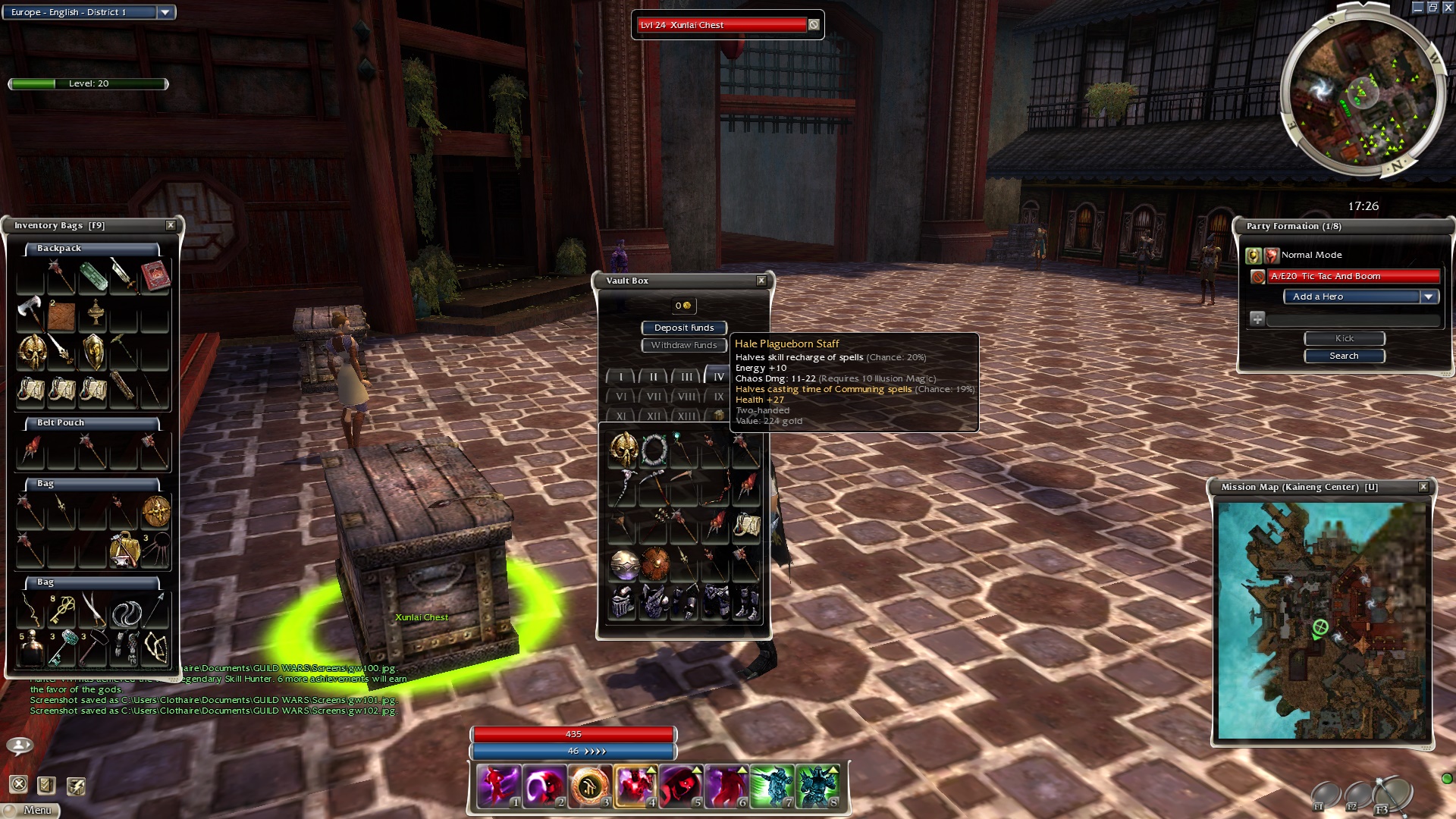The image size is (1456, 819).
Task: Open the Europe English District dropdown
Action: (x=165, y=12)
